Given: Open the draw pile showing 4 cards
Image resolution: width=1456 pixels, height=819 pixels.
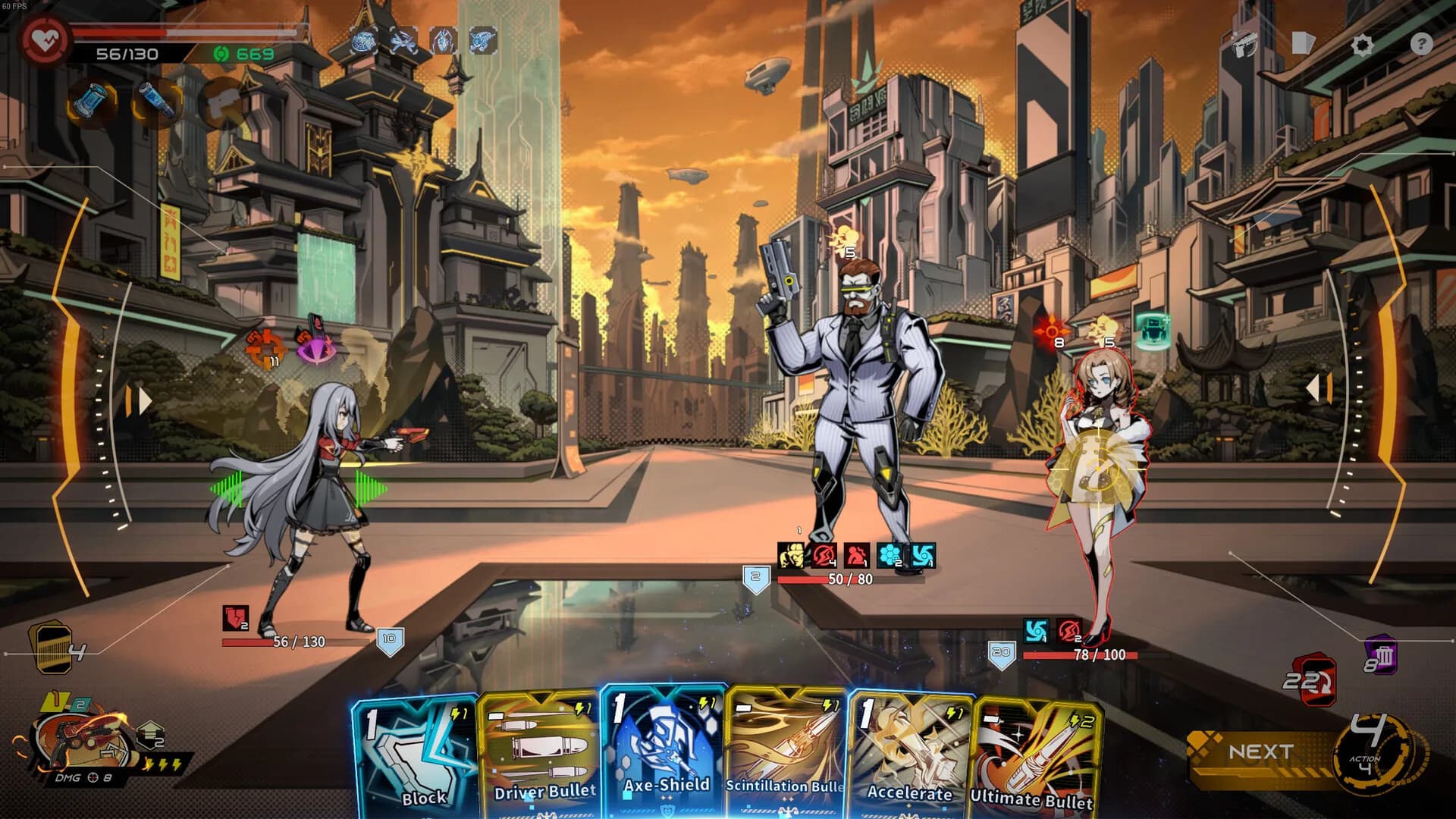Looking at the screenshot, I should [53, 648].
